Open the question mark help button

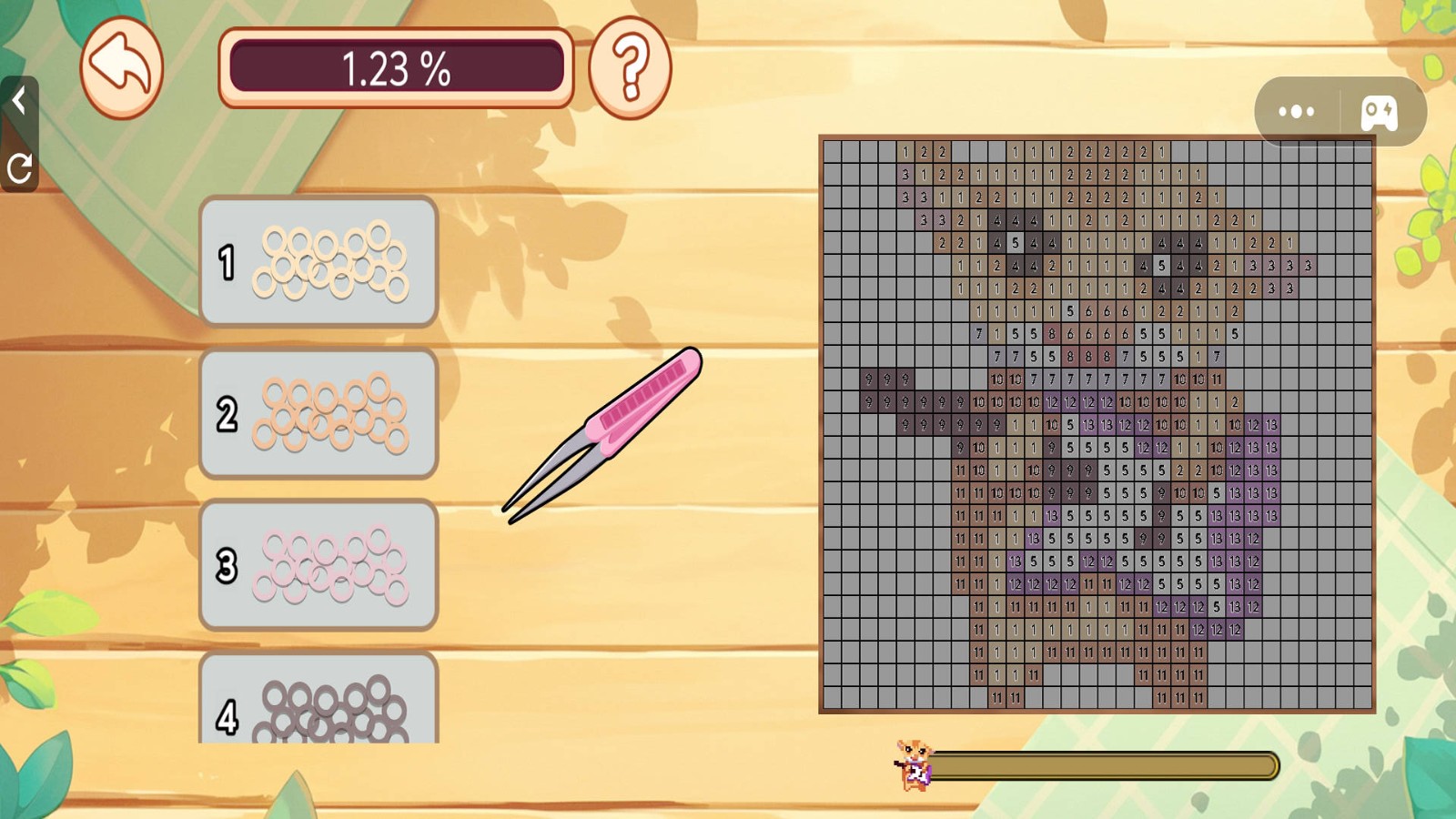630,67
